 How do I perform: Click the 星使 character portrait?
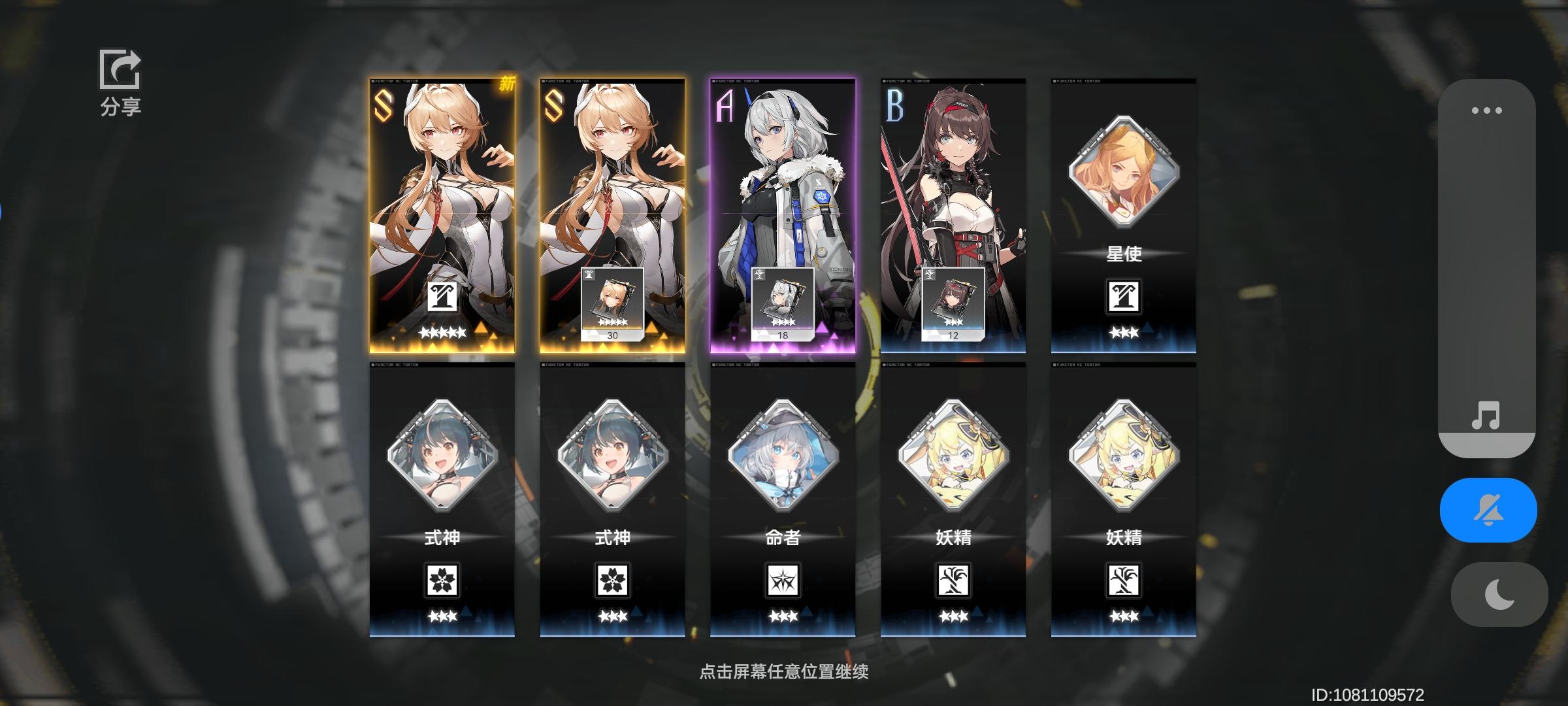[1123, 173]
